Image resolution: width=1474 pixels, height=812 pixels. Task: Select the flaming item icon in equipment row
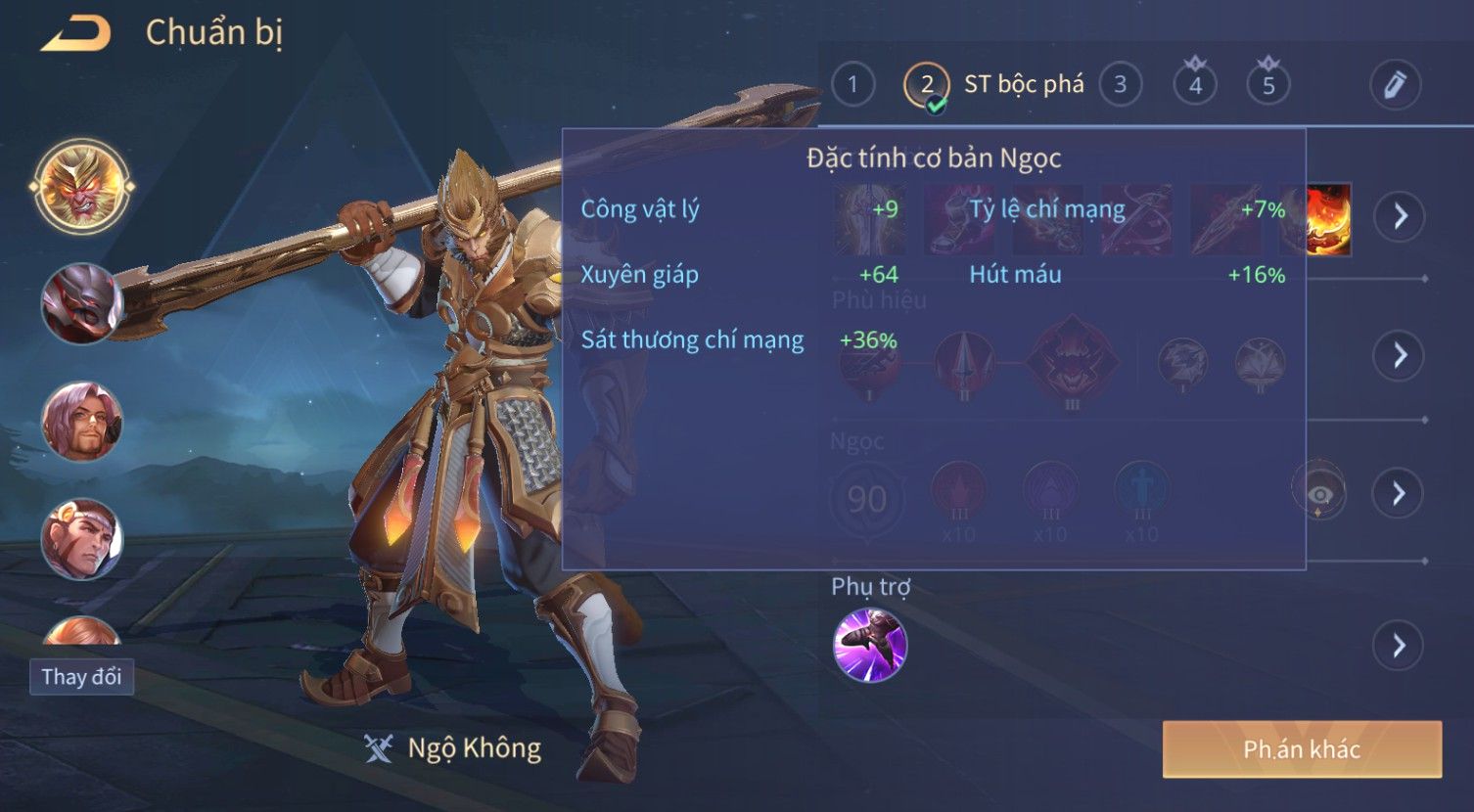tap(1330, 219)
